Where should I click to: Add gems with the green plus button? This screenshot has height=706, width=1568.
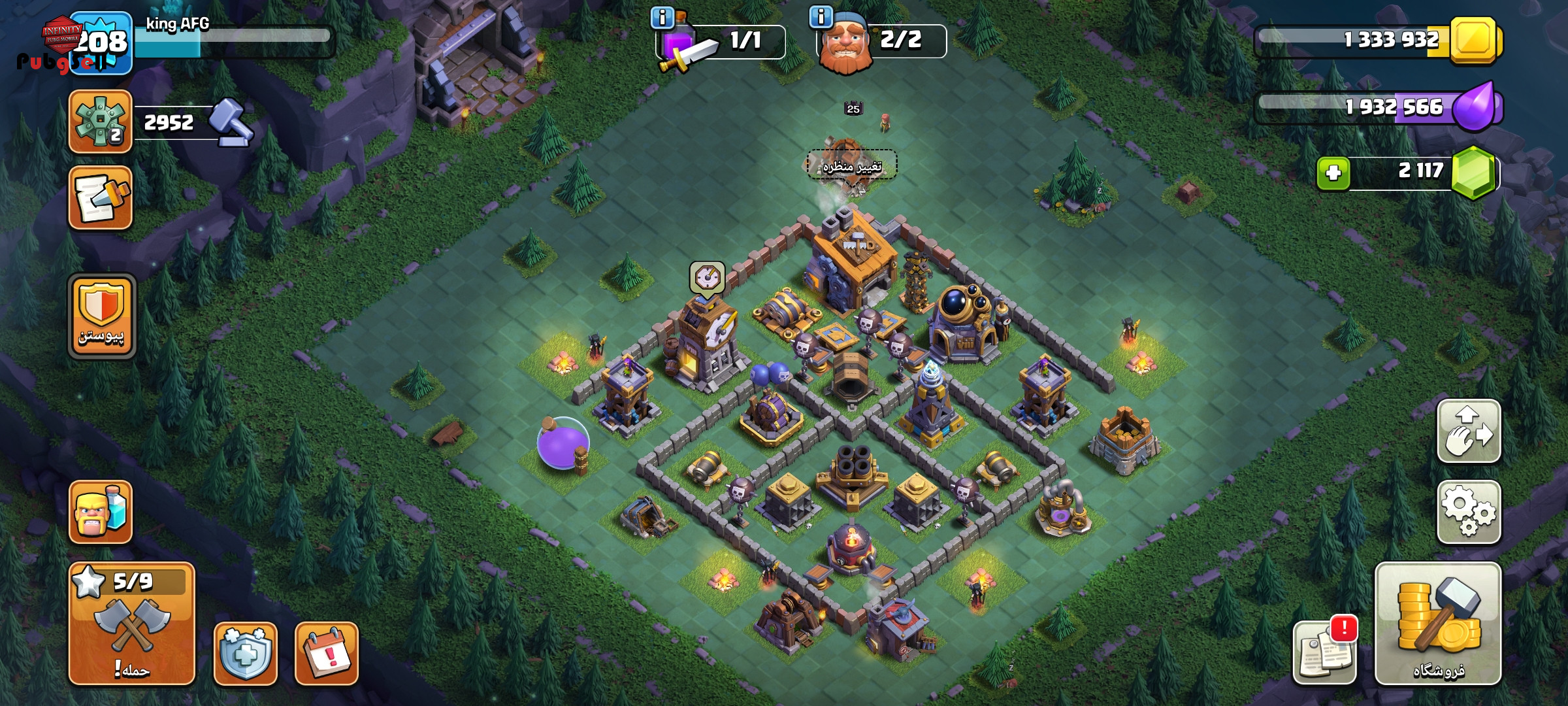1333,173
